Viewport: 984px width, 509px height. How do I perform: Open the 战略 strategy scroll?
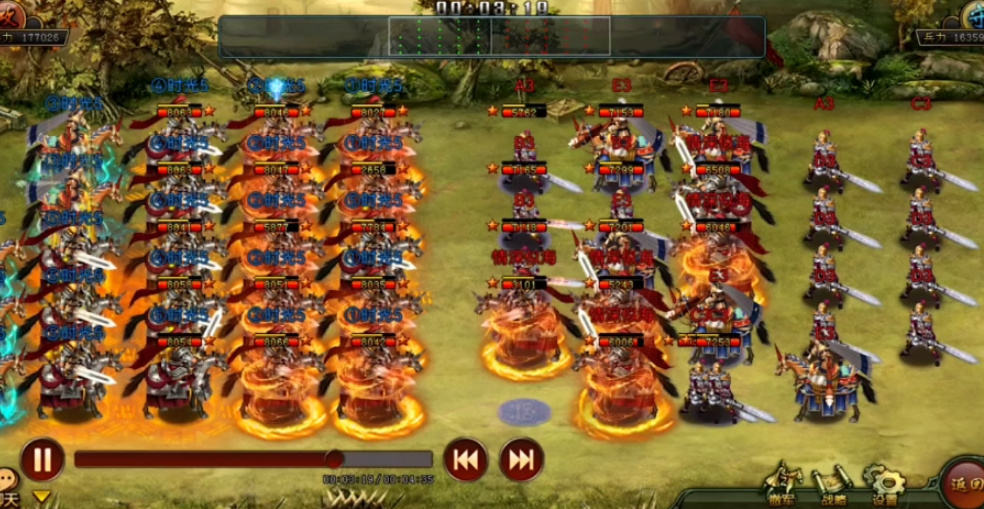[833, 483]
